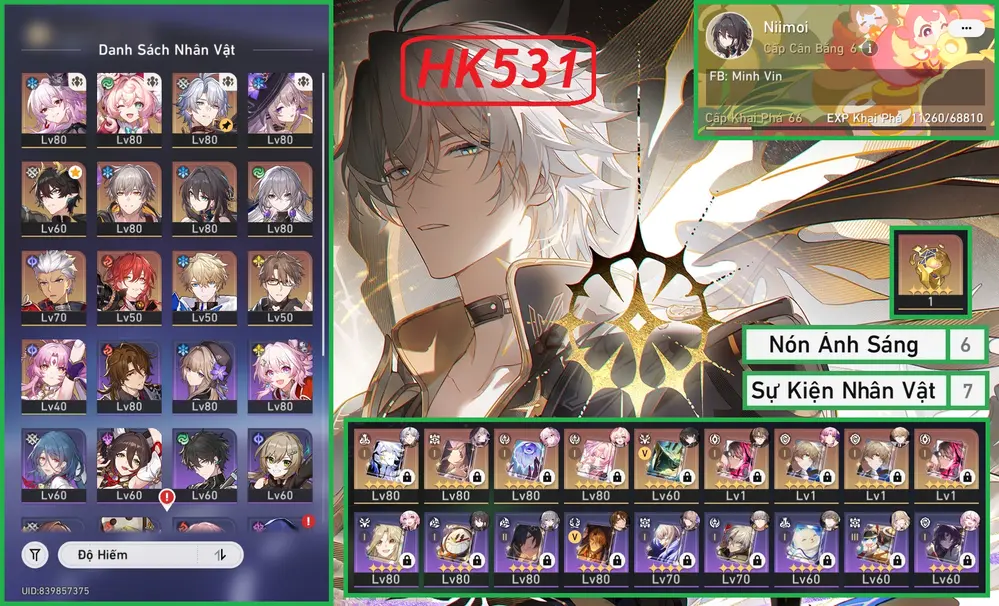
Task: Open the three-dots profile options button
Action: (x=965, y=29)
